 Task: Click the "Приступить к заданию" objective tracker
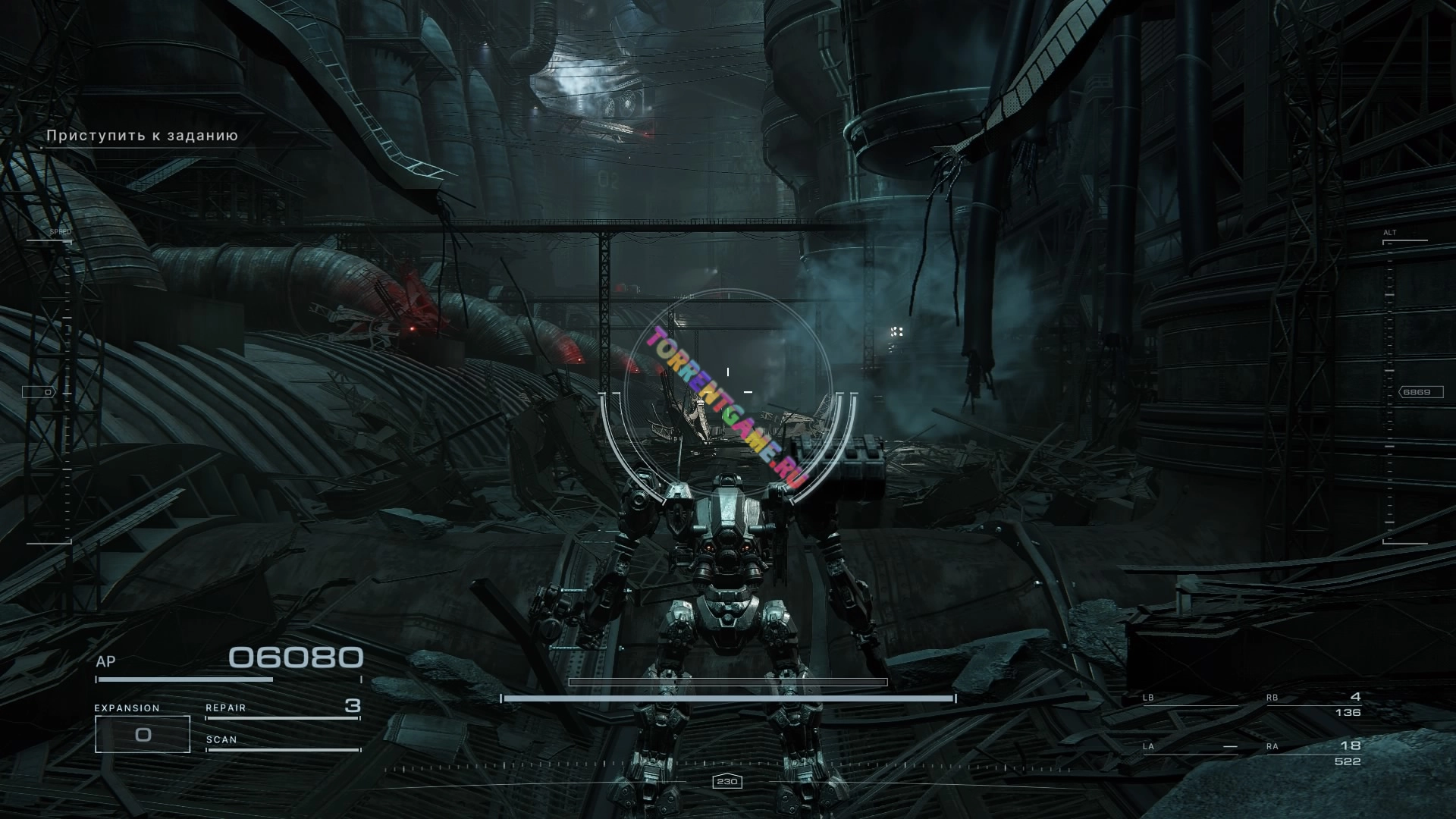(143, 136)
